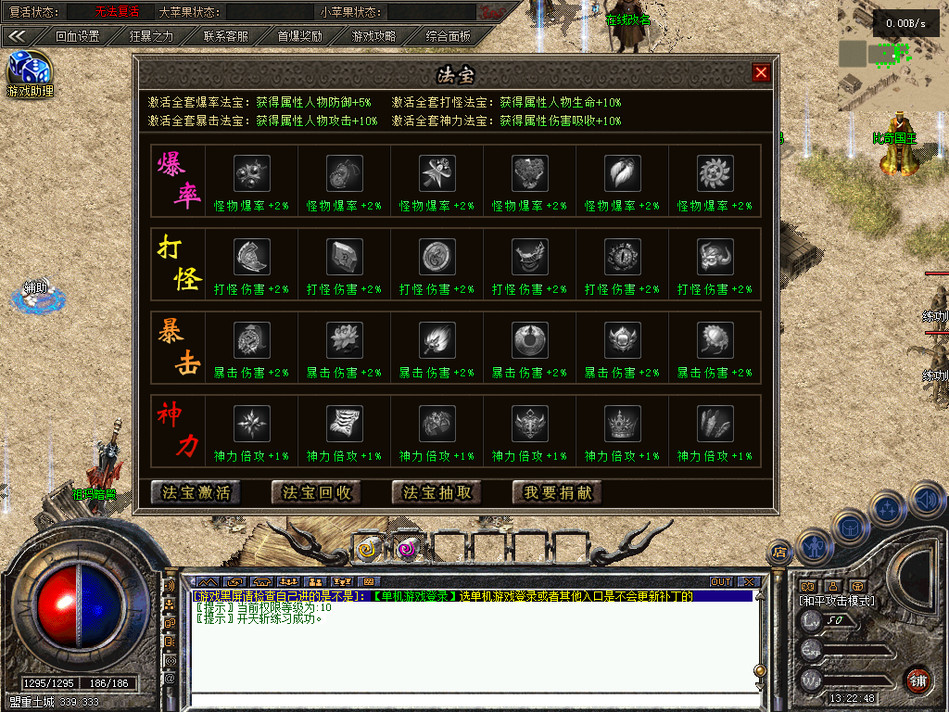Close the 法宝 treasure window

[x=761, y=73]
